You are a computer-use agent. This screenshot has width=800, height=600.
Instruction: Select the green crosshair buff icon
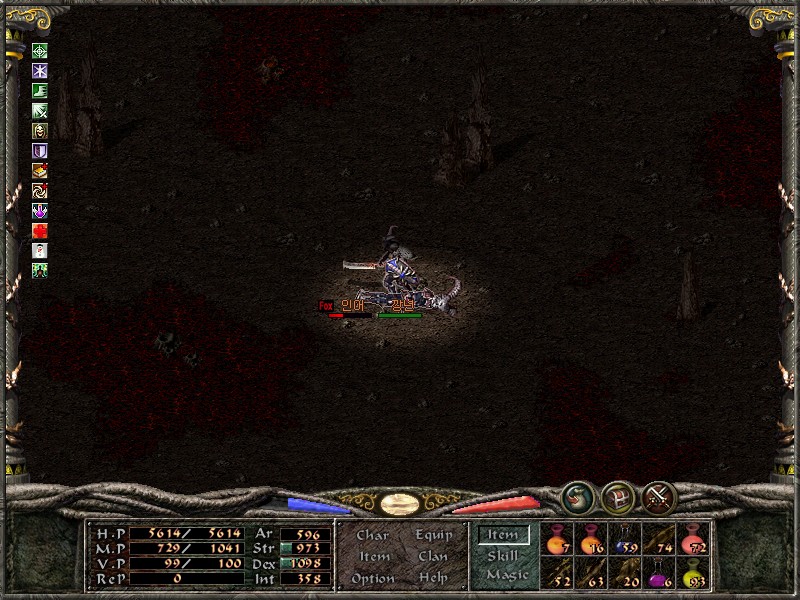point(40,51)
